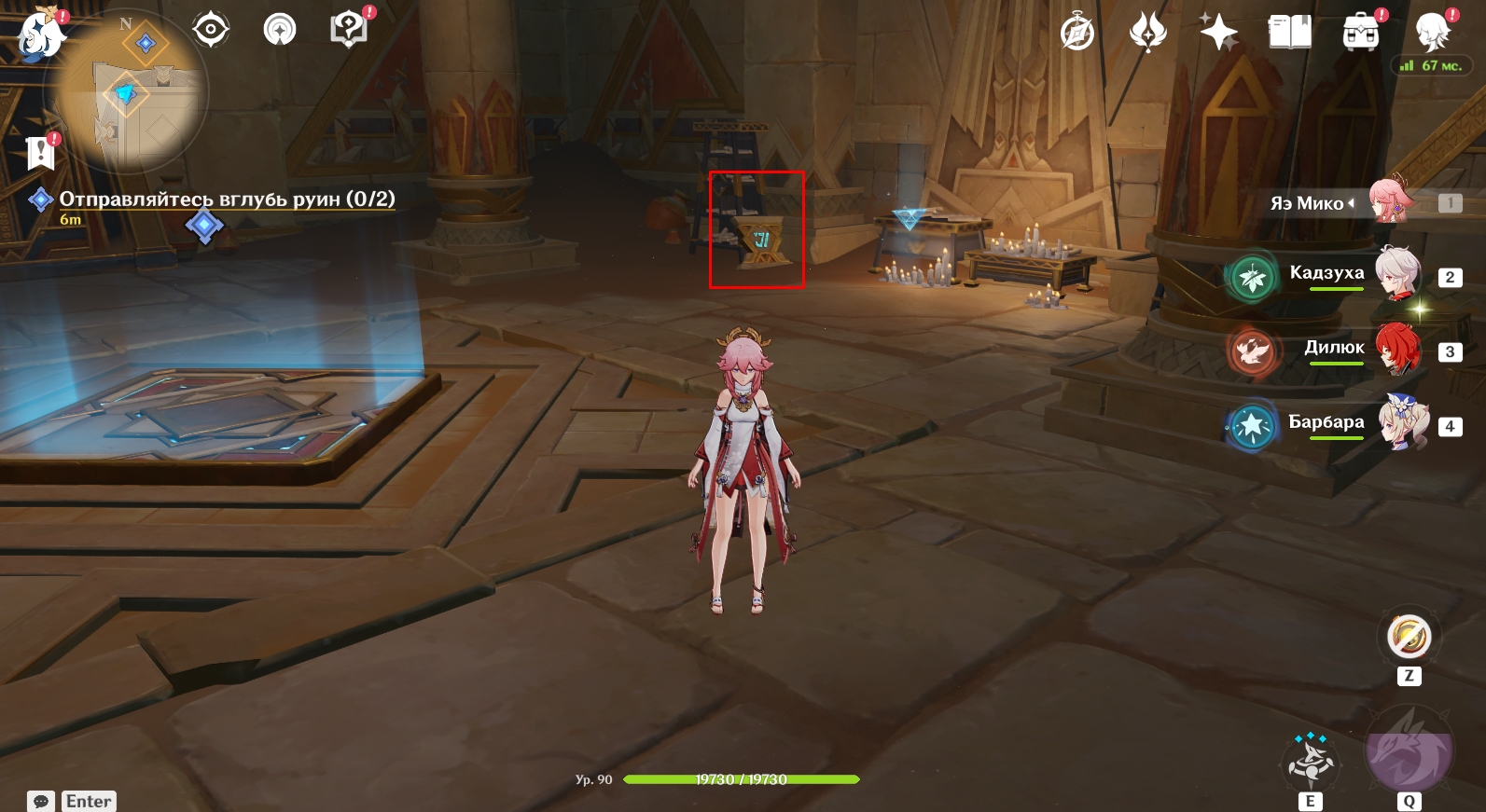Open the wish star icon
Viewport: 1486px width, 812px height.
pyautogui.click(x=1218, y=34)
